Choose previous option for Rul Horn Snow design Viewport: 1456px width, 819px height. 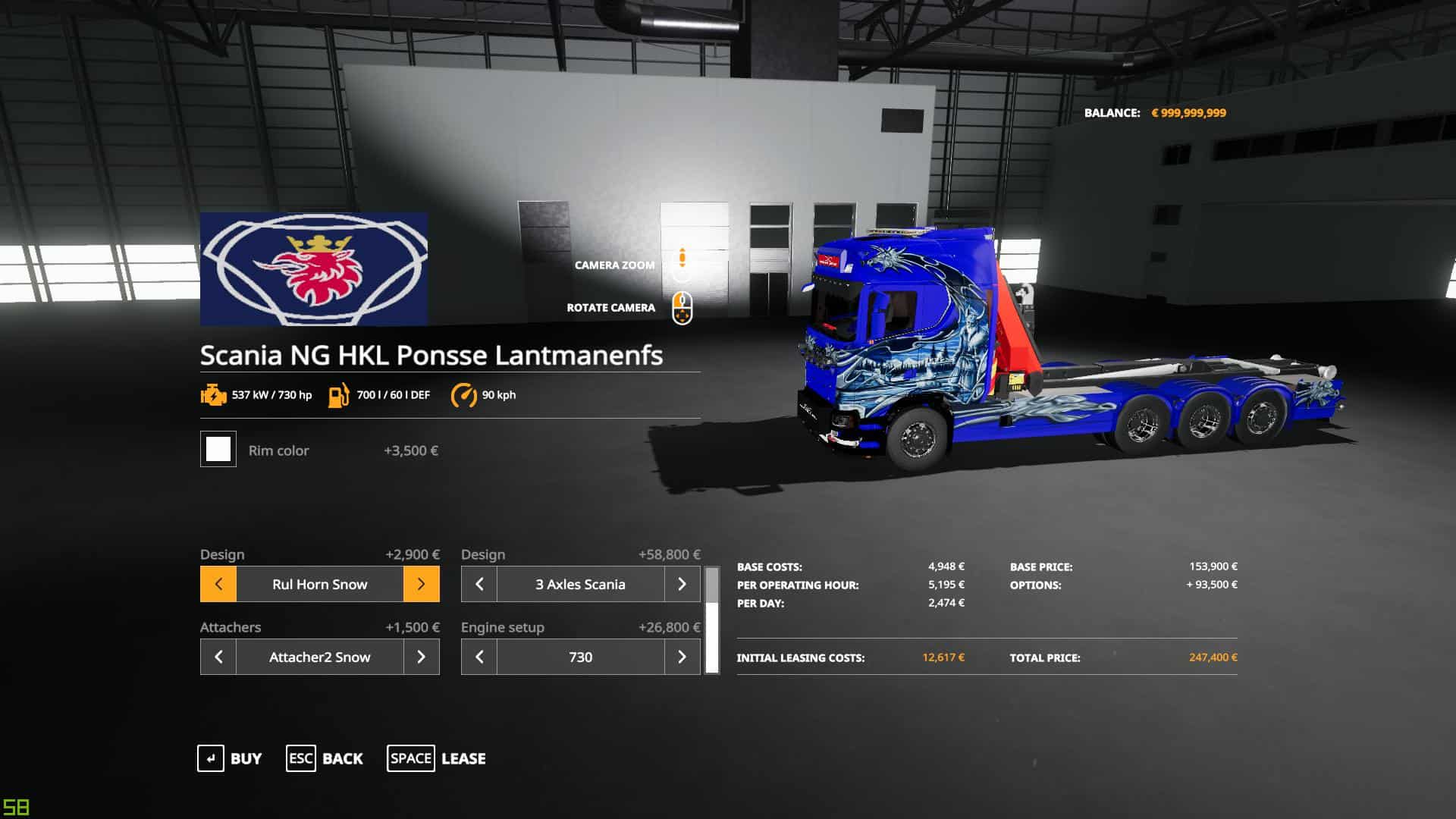pos(218,584)
